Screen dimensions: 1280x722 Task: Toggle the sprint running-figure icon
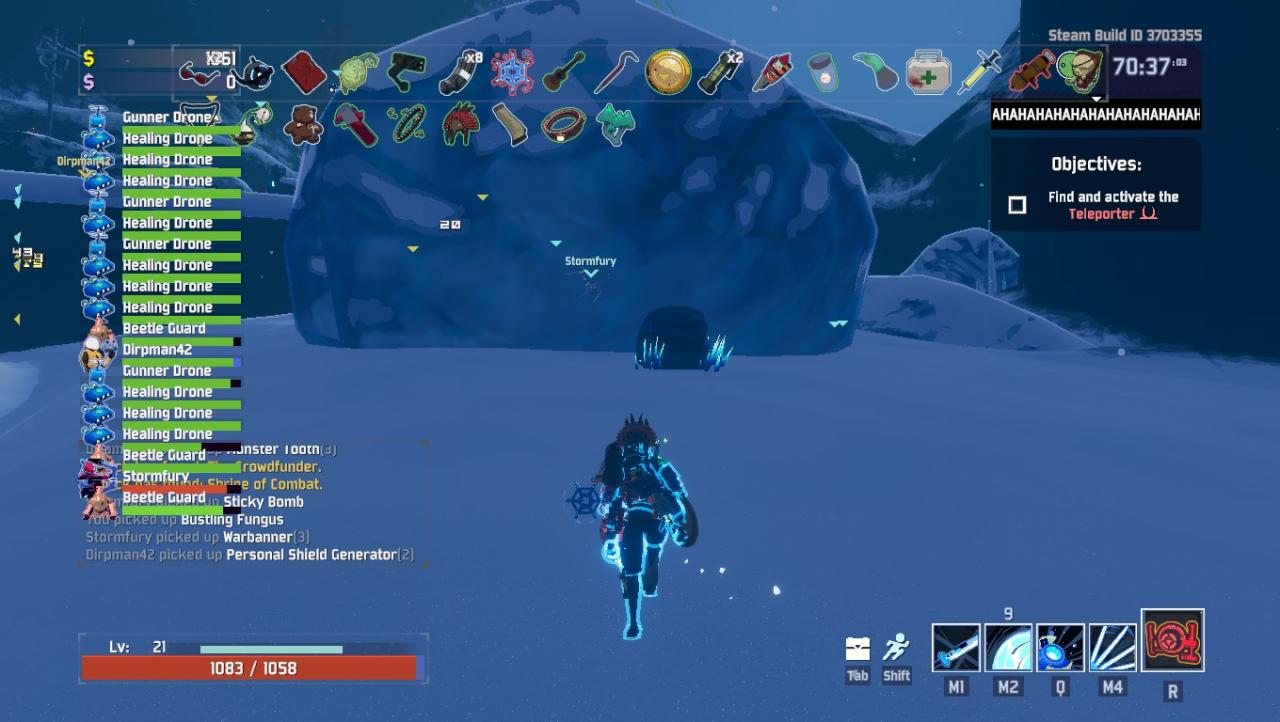(896, 647)
